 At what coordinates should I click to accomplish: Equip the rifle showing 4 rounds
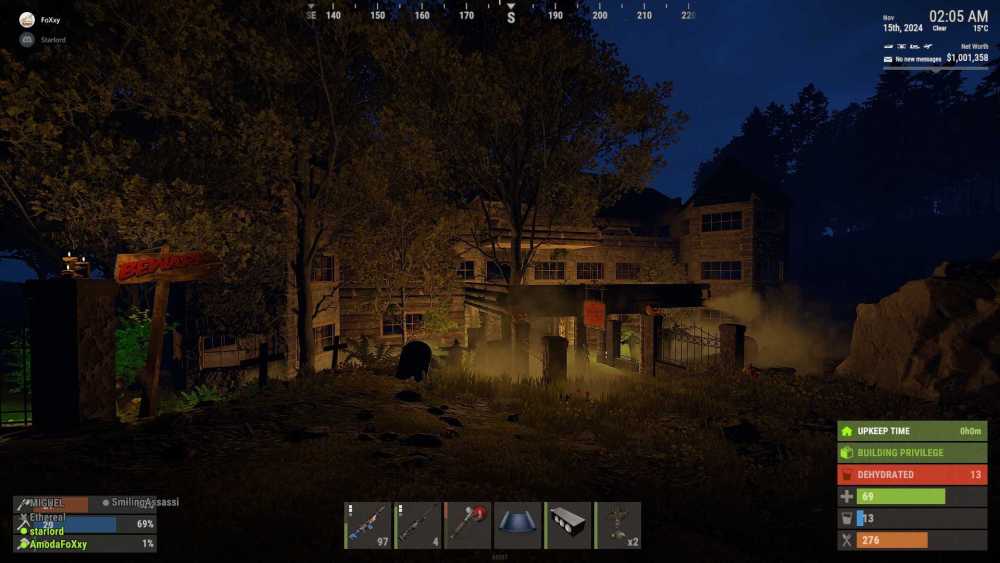click(418, 525)
